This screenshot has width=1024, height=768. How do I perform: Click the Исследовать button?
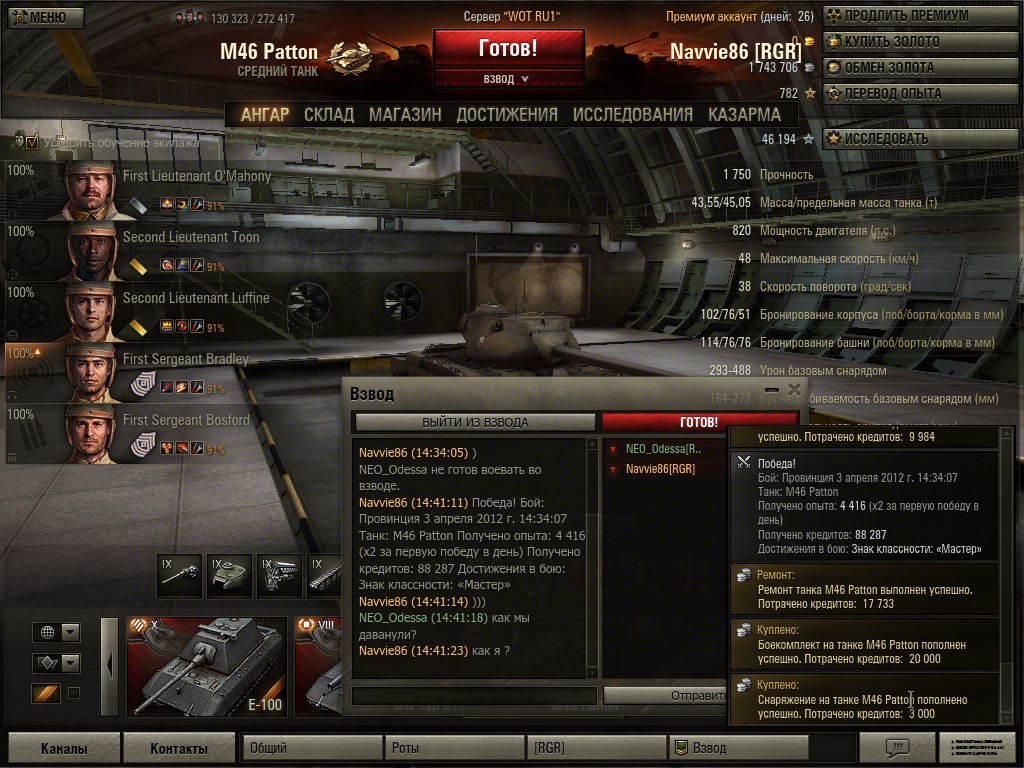tap(886, 139)
